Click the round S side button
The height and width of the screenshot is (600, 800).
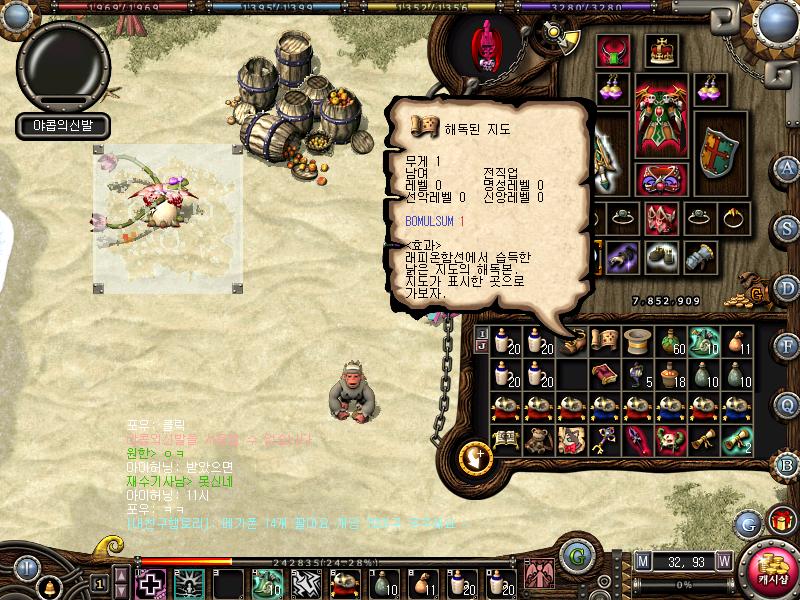coord(787,226)
